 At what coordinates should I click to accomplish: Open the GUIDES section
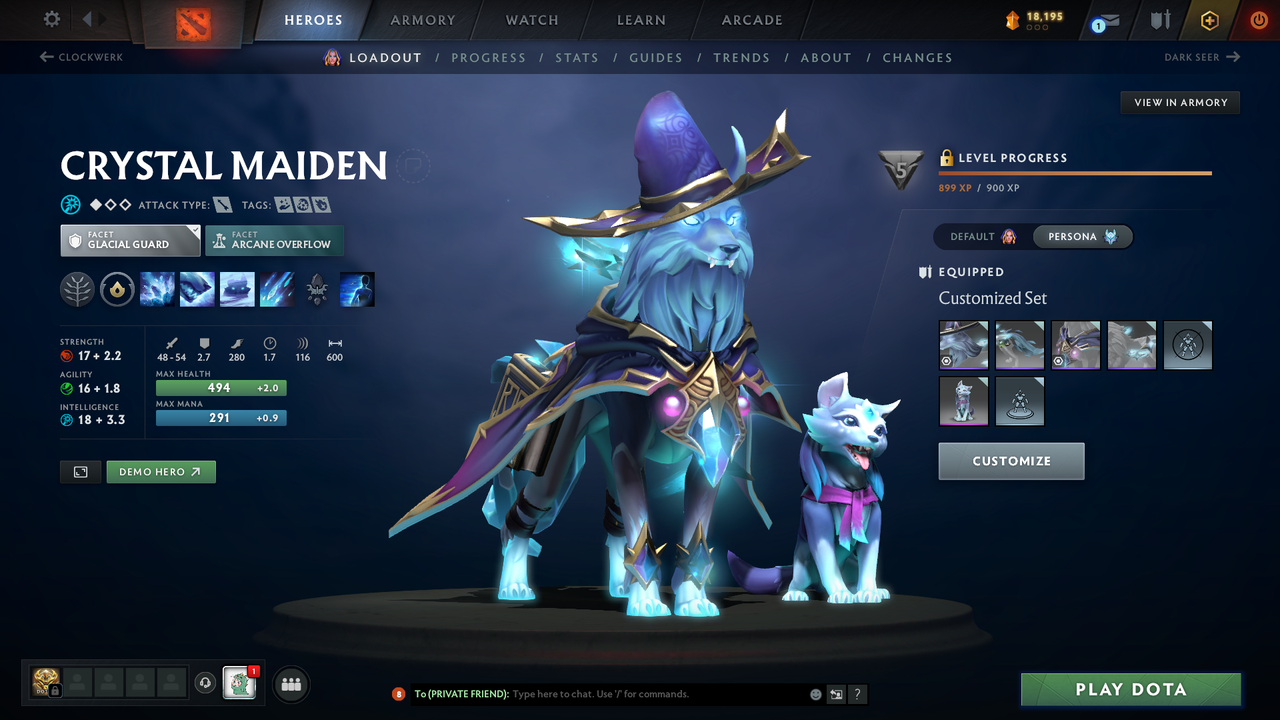coord(656,57)
